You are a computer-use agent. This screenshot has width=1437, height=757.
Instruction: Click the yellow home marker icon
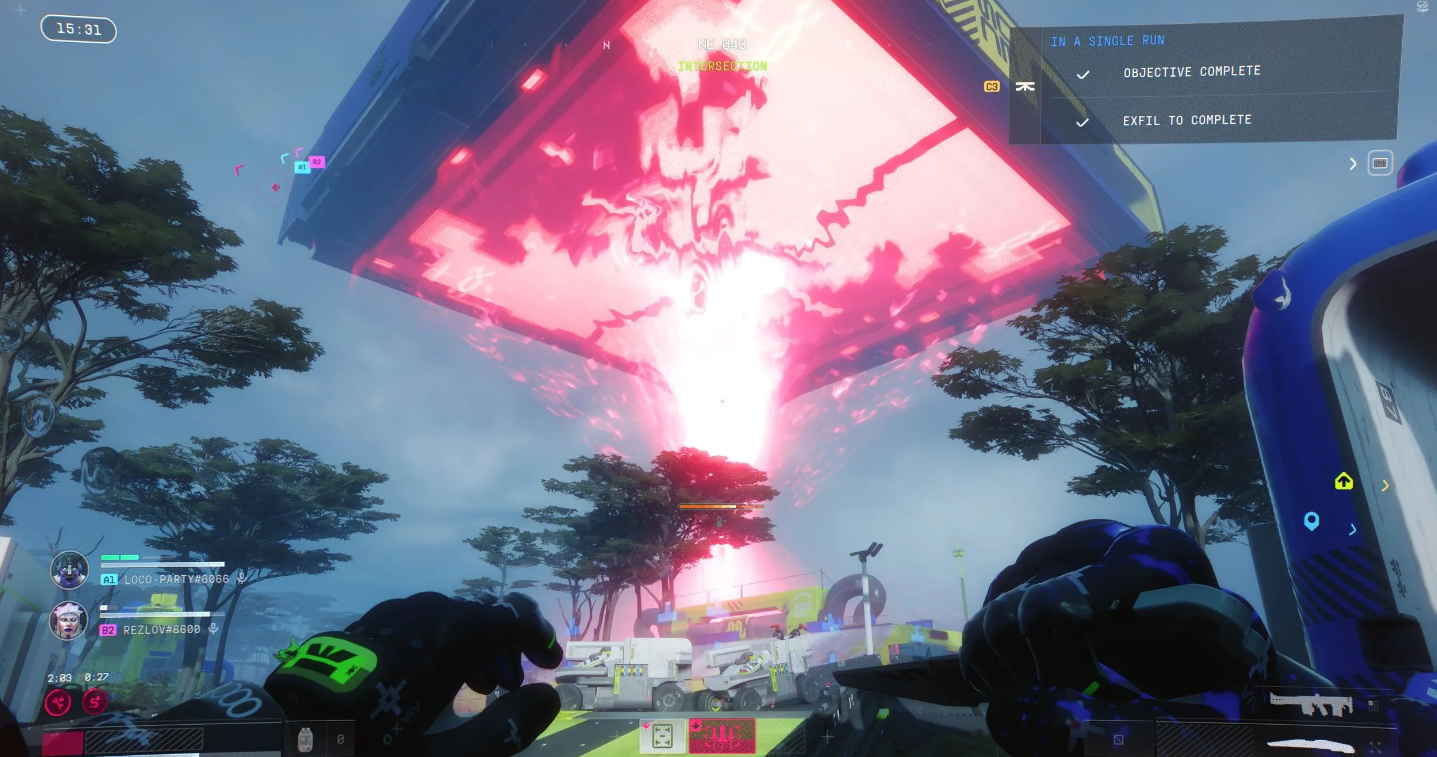[1344, 482]
